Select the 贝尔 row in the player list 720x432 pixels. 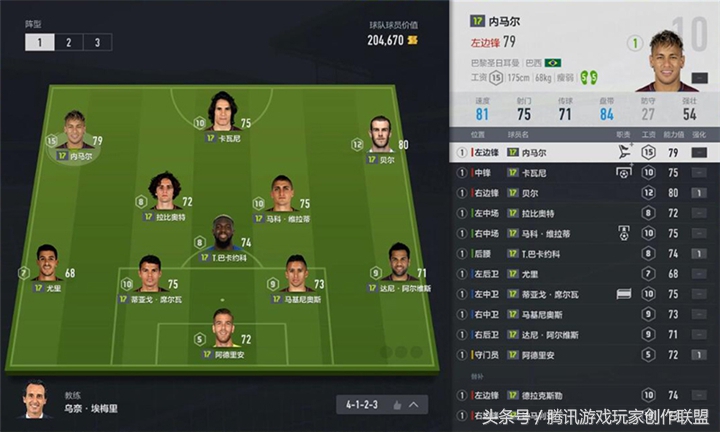pyautogui.click(x=583, y=193)
